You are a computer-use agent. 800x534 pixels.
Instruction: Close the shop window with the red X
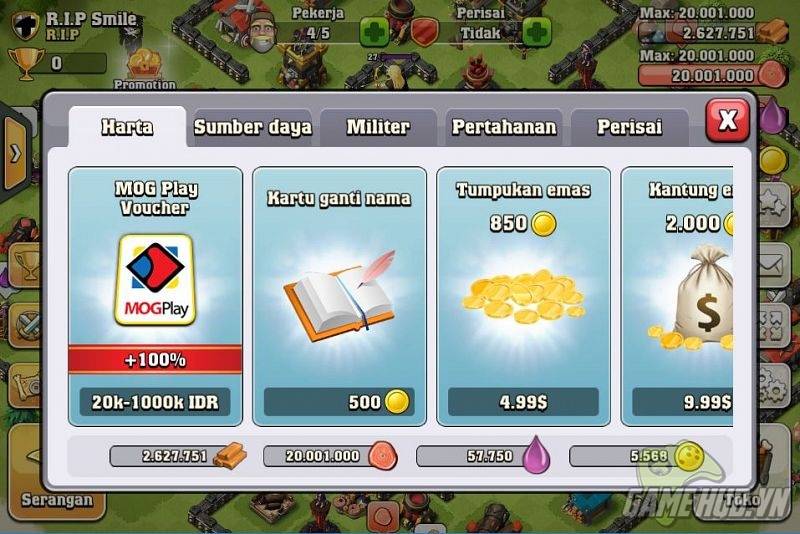727,121
